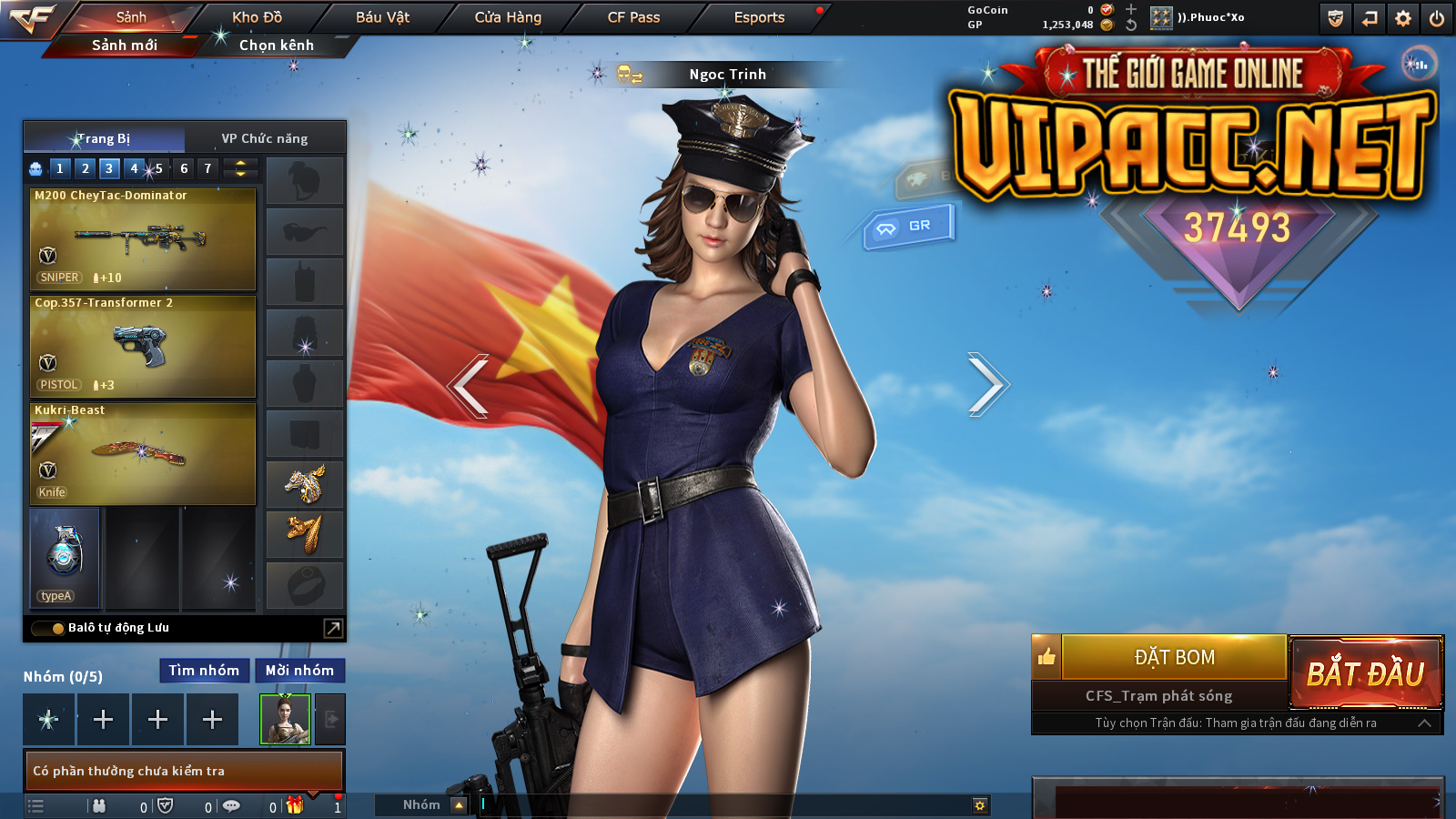
Task: Choose the Kukri-Beast knife slot
Action: coord(143,453)
